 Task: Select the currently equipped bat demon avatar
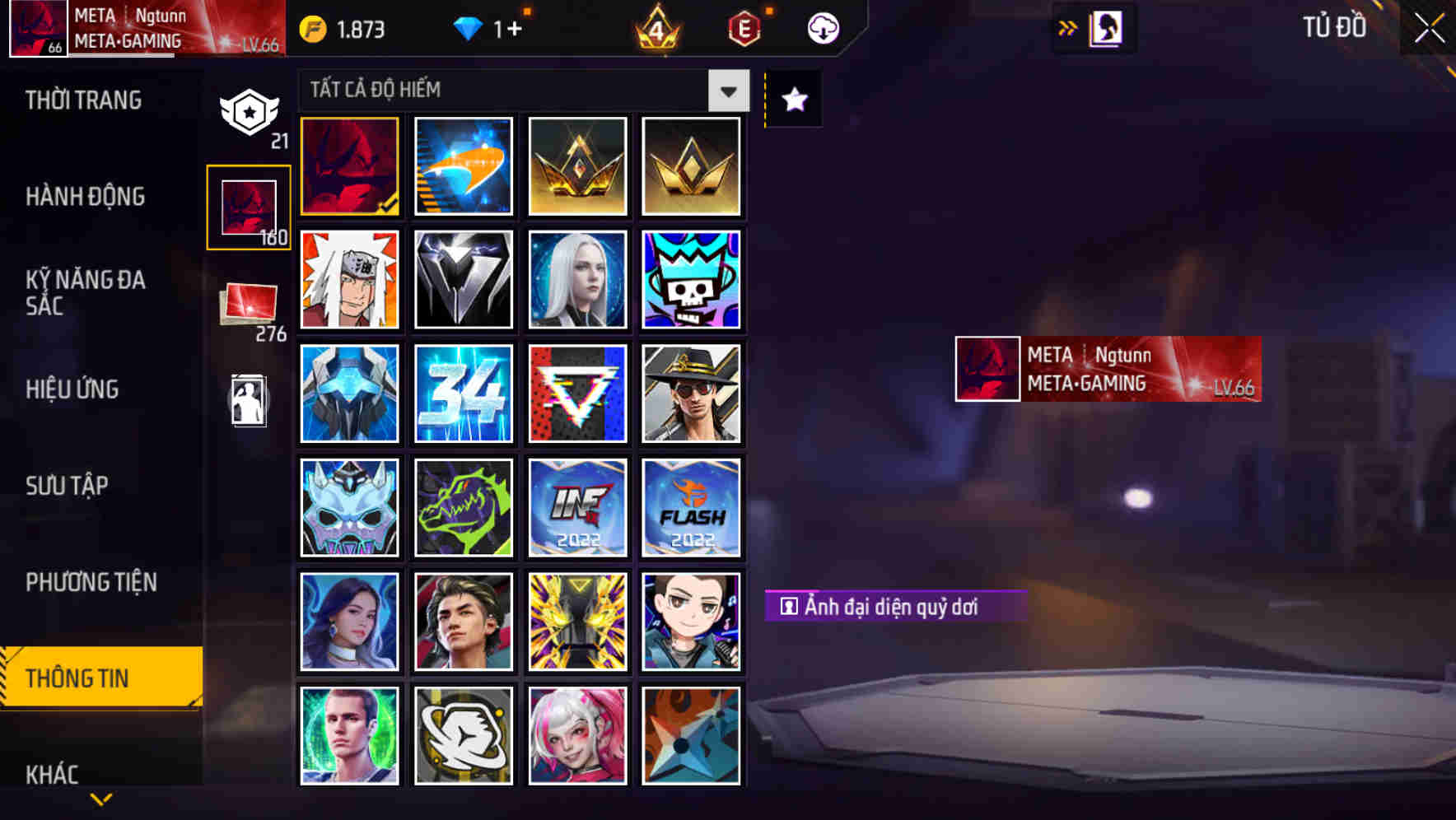[349, 166]
